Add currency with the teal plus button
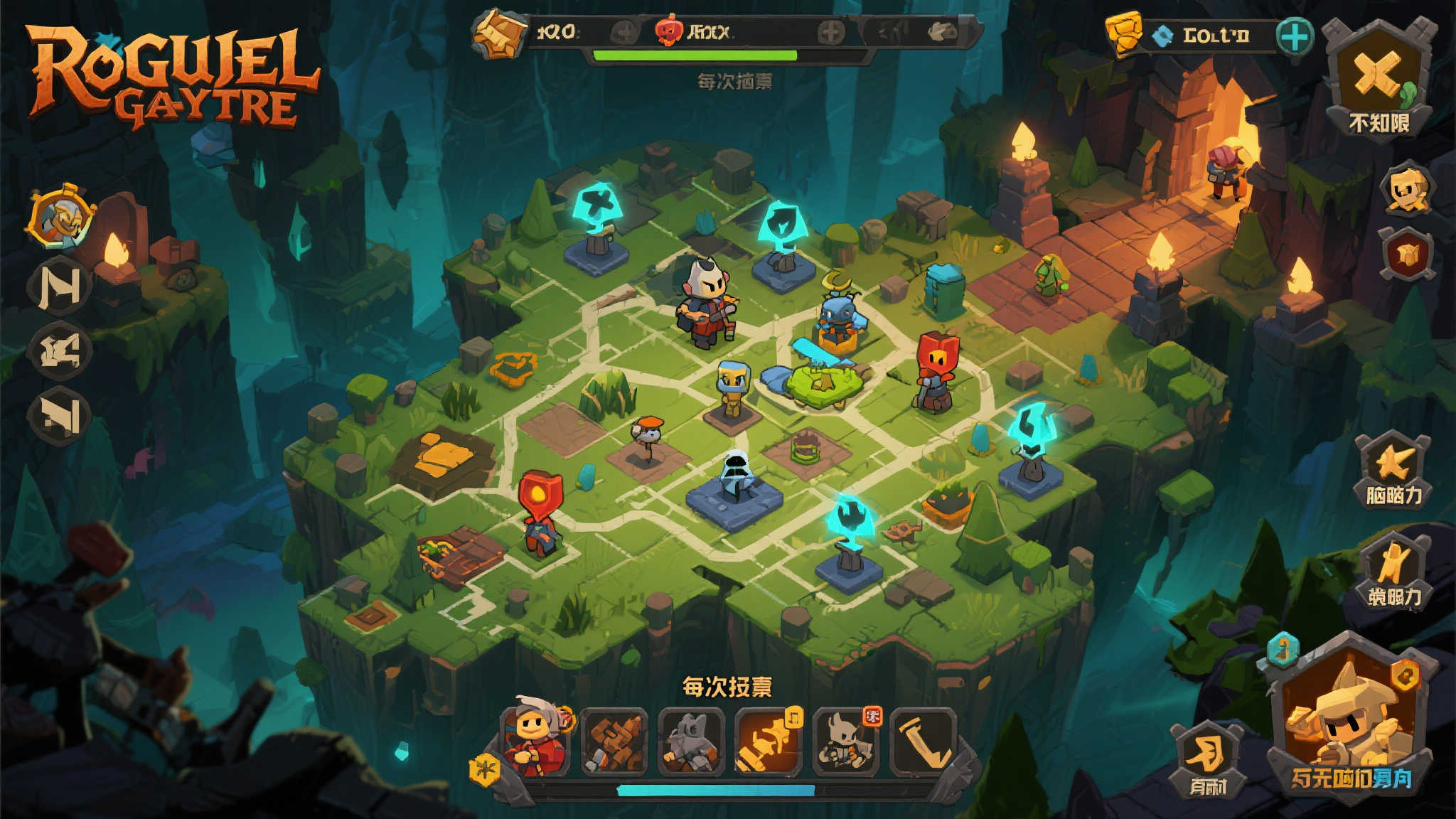The width and height of the screenshot is (1456, 819). point(1294,36)
